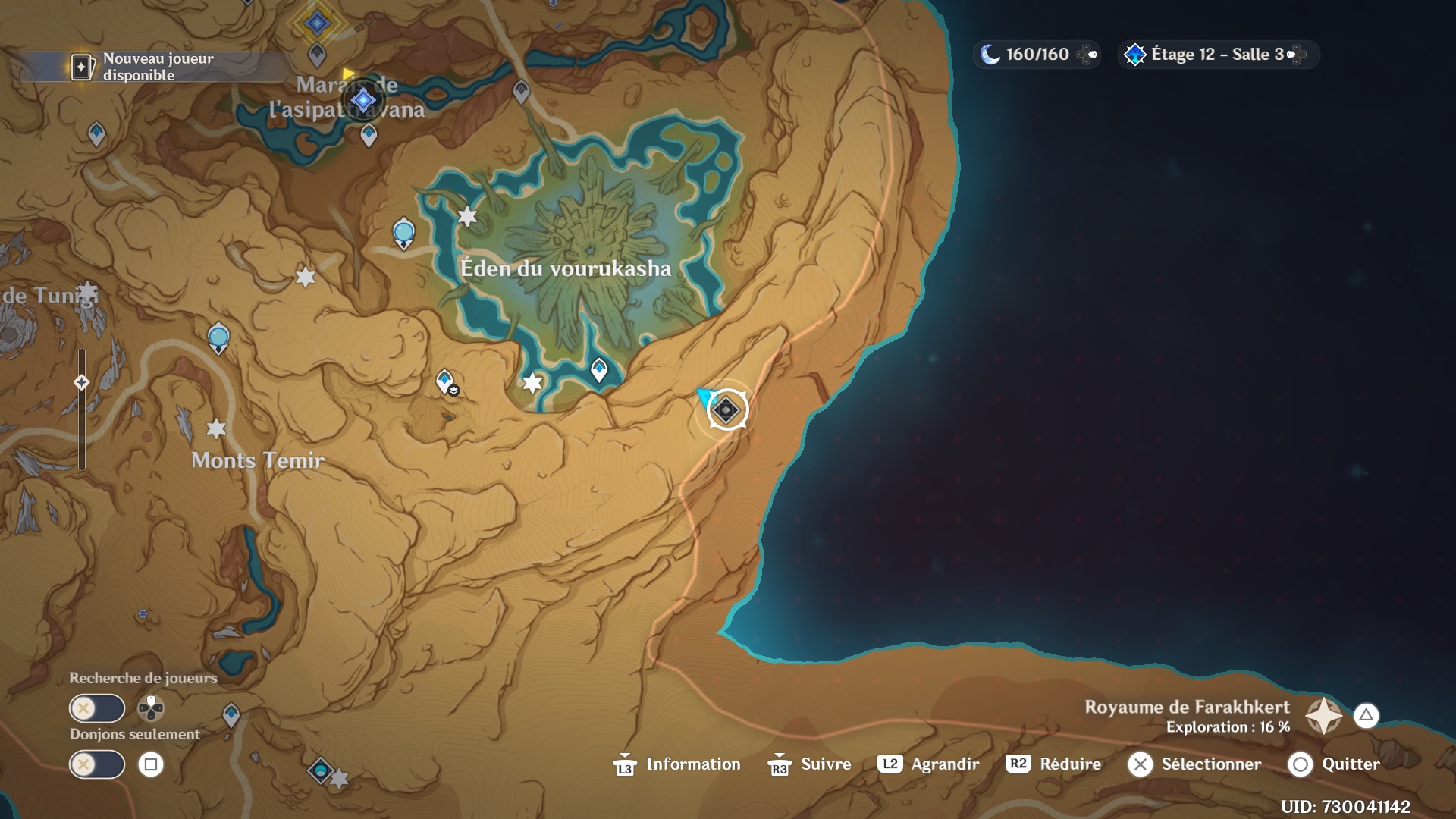Open the d-pad selector beside Recherche de joueurs

(x=149, y=708)
